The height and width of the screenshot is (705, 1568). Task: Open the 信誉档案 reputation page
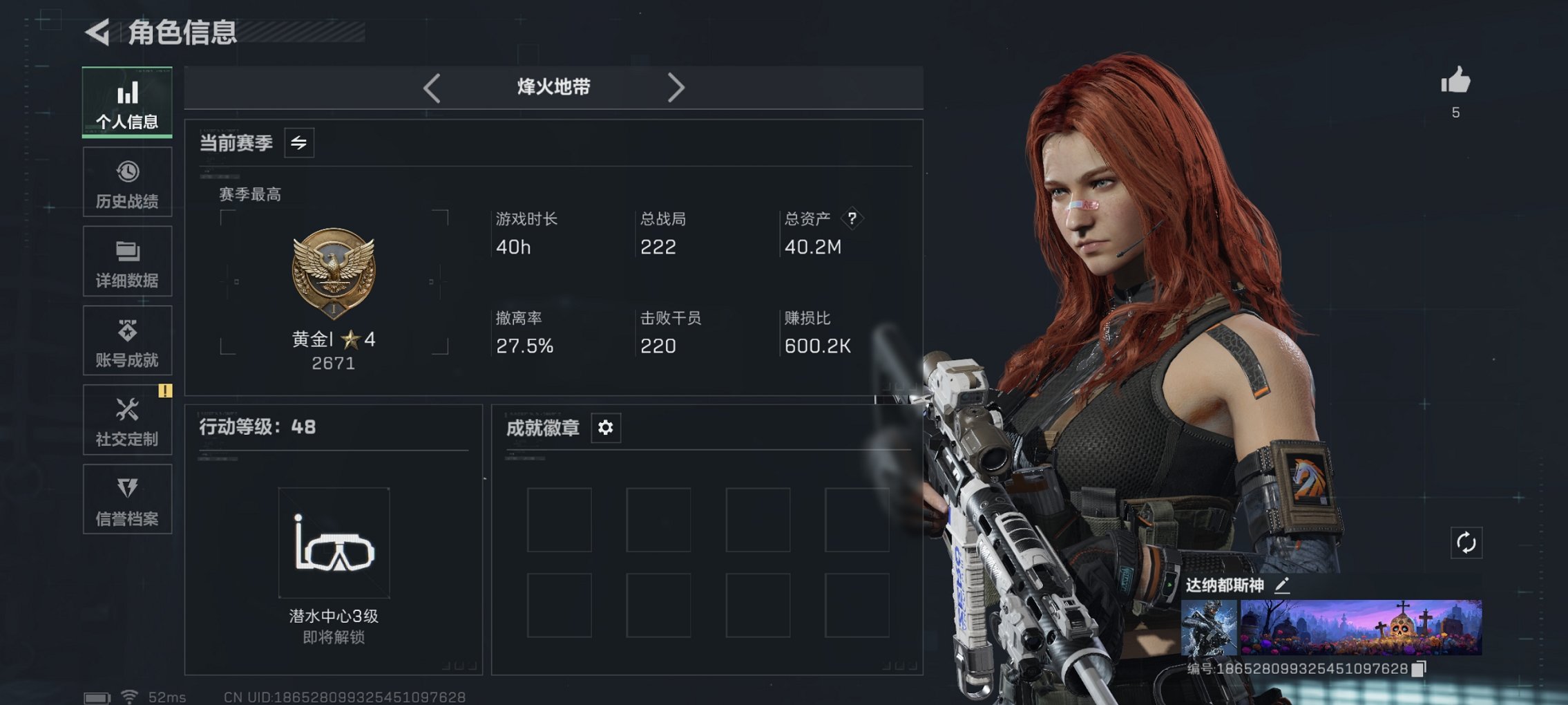[x=126, y=499]
